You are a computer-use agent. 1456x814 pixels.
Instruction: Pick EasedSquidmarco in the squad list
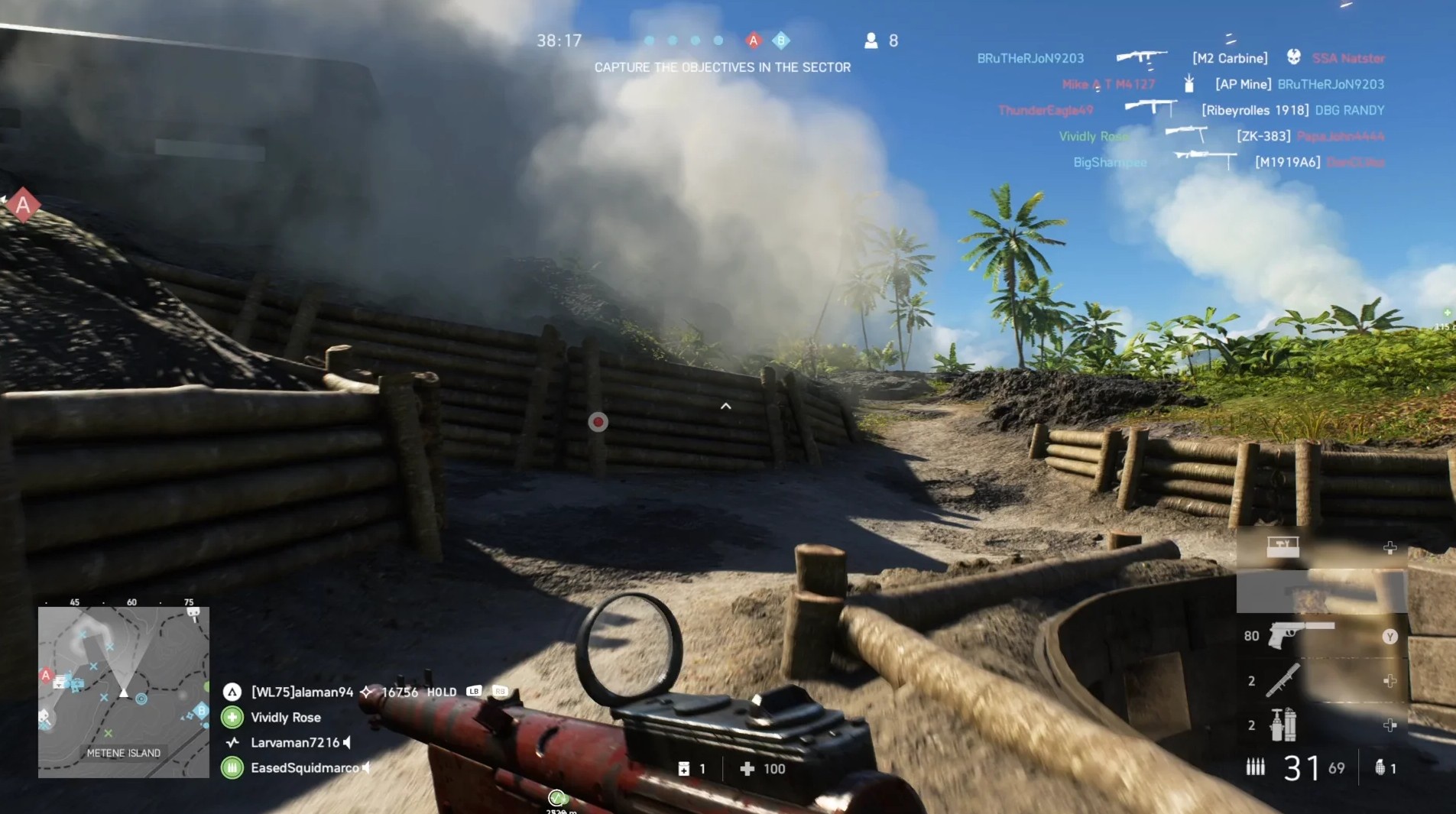pos(304,767)
